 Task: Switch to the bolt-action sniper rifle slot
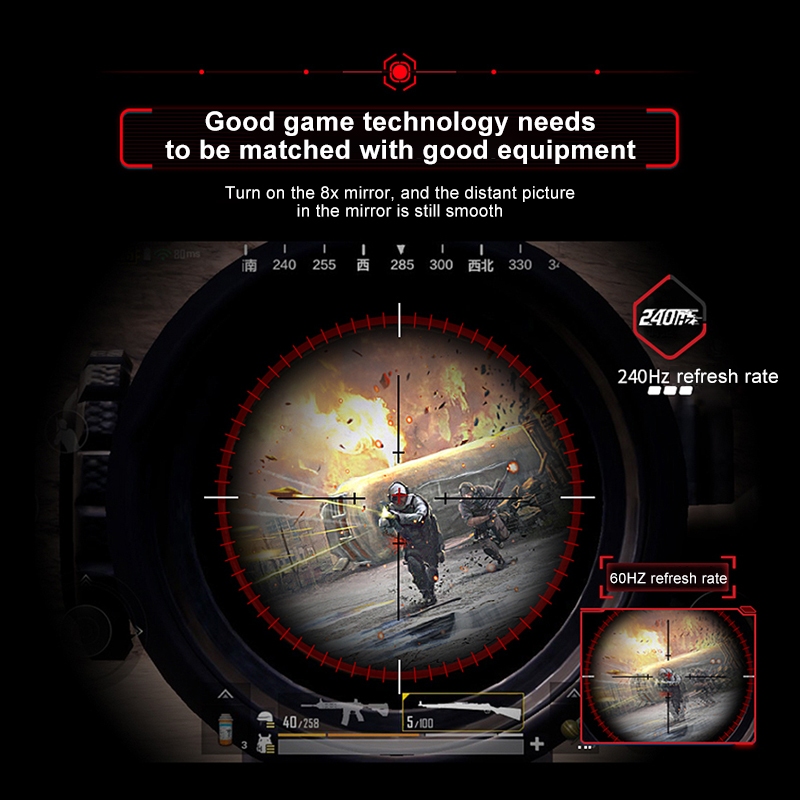(x=462, y=712)
